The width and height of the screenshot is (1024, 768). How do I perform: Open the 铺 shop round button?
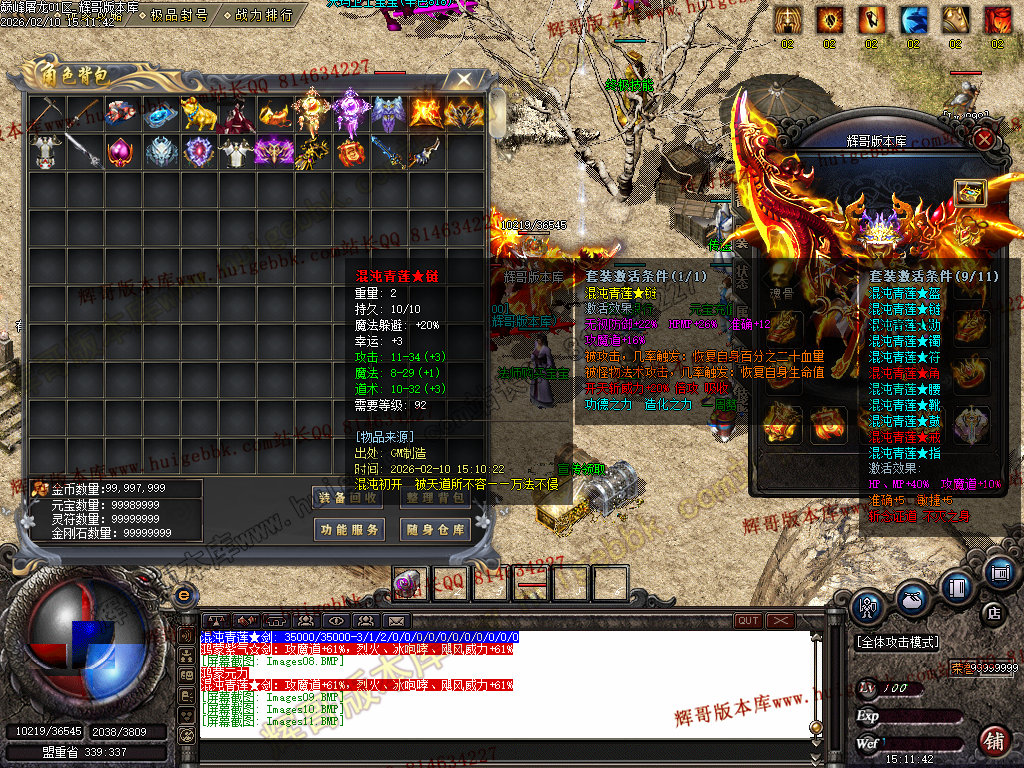(x=994, y=741)
